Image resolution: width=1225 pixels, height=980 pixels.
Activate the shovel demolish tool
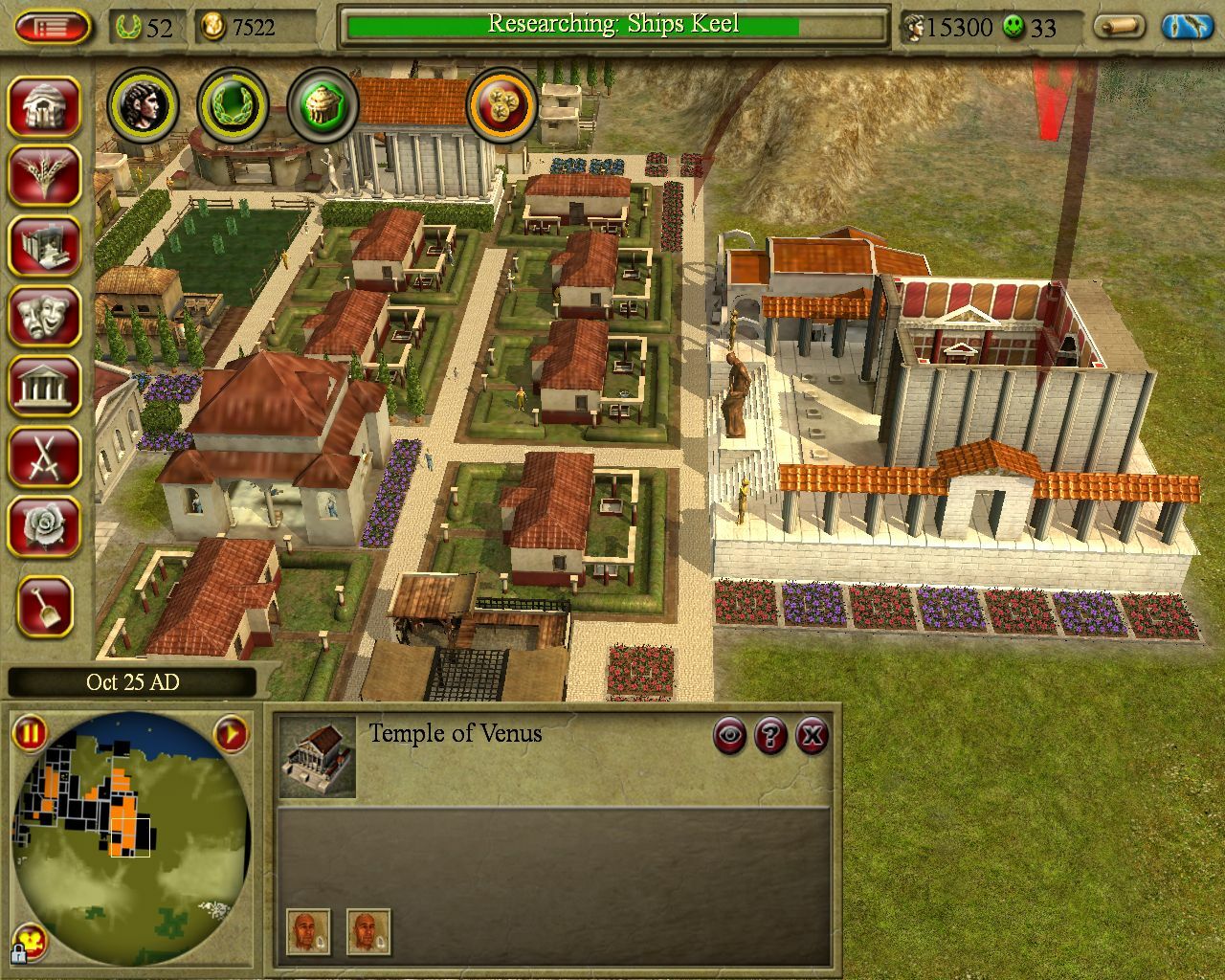[x=44, y=607]
